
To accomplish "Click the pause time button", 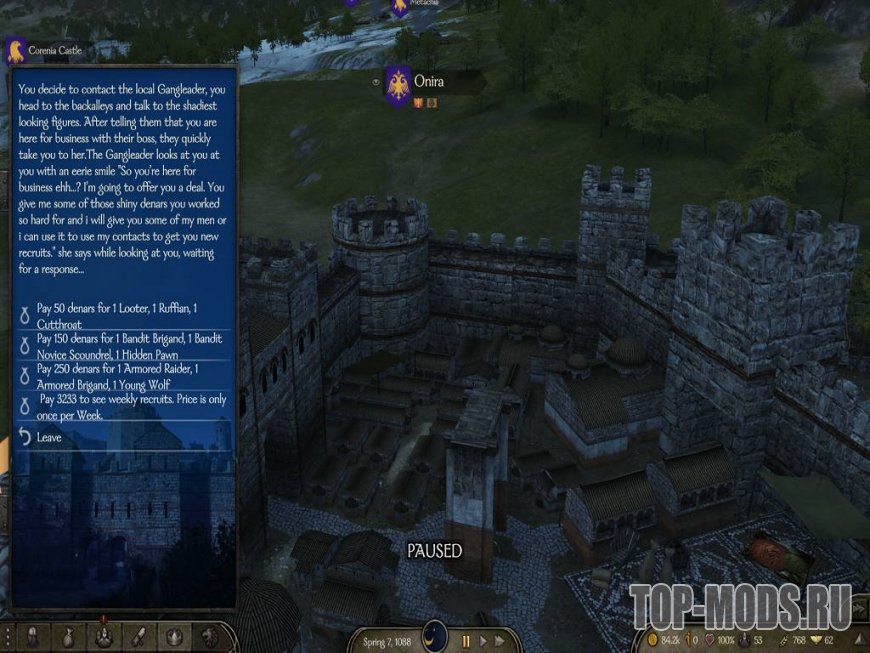I will 465,640.
